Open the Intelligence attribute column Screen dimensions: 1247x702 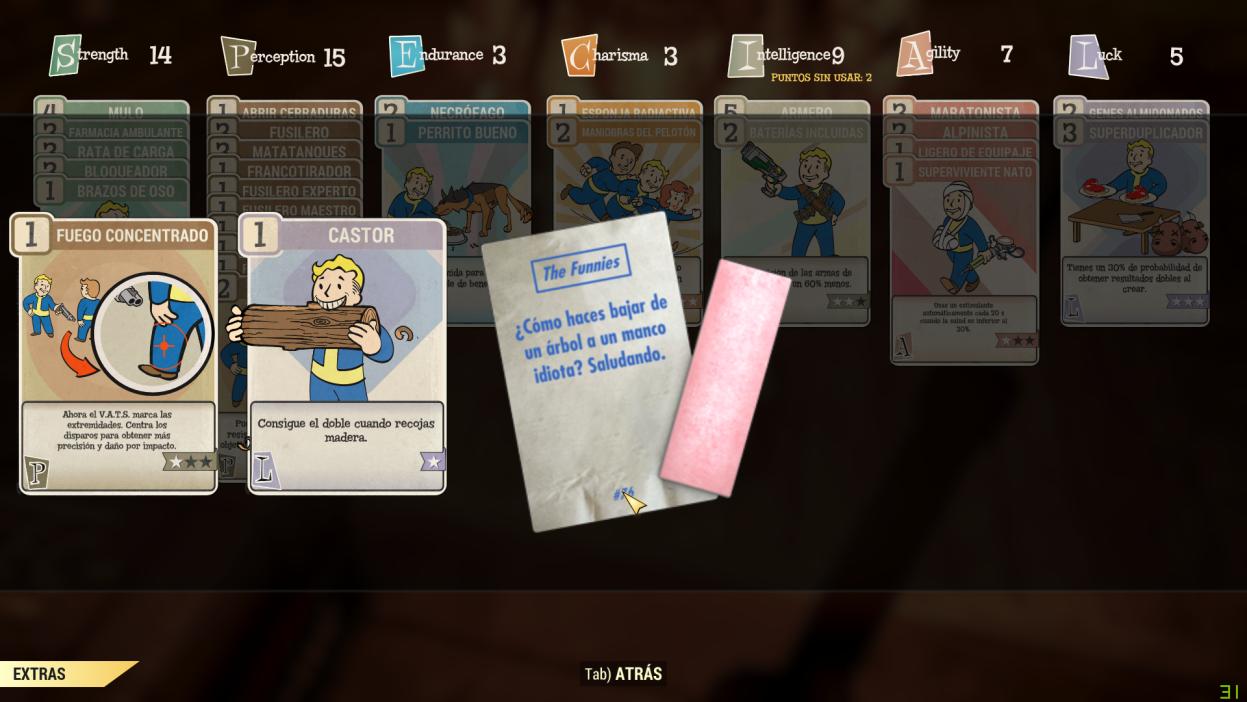click(x=786, y=55)
